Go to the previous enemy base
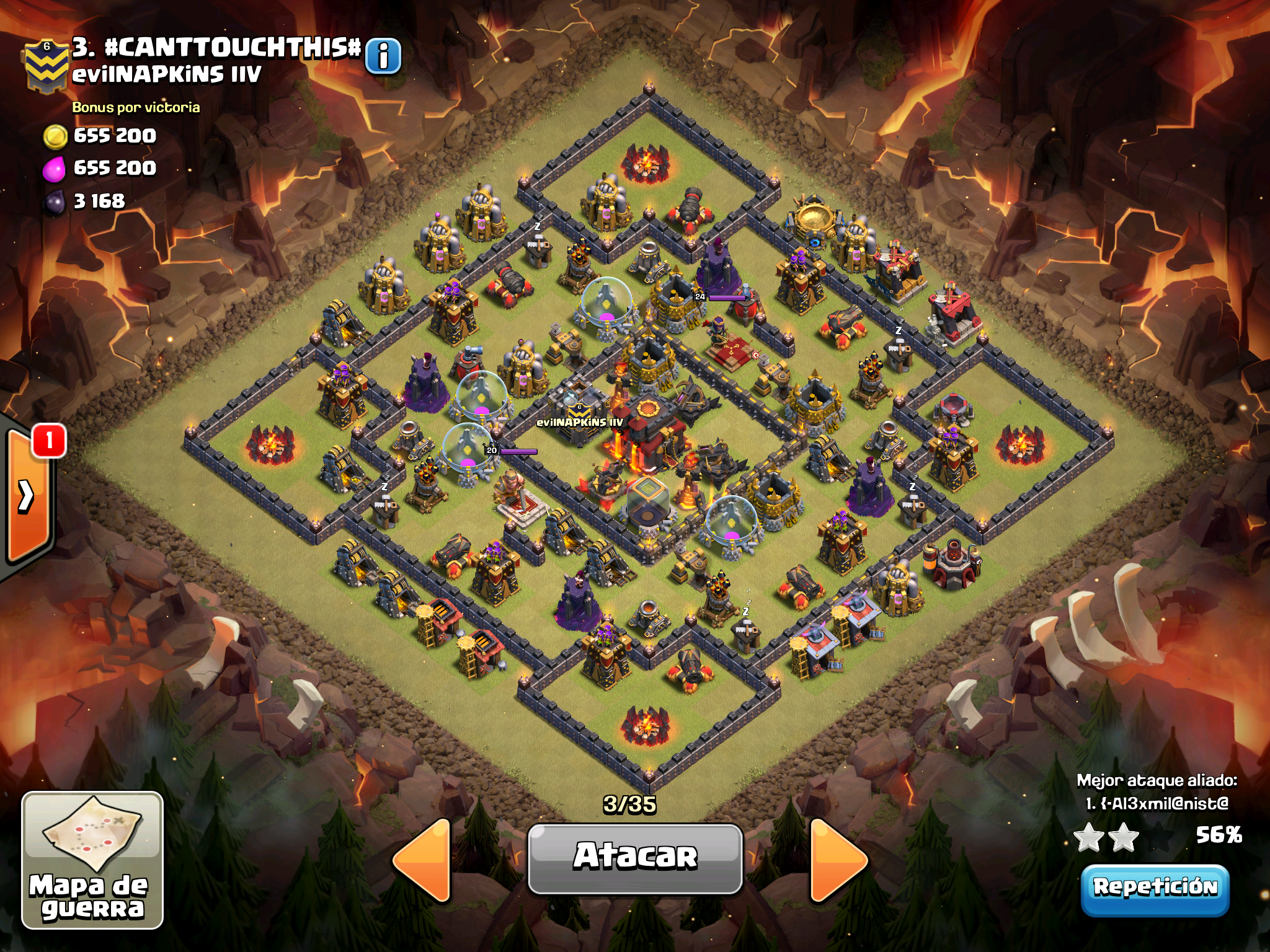Screen dimensions: 1270x952 point(424,859)
